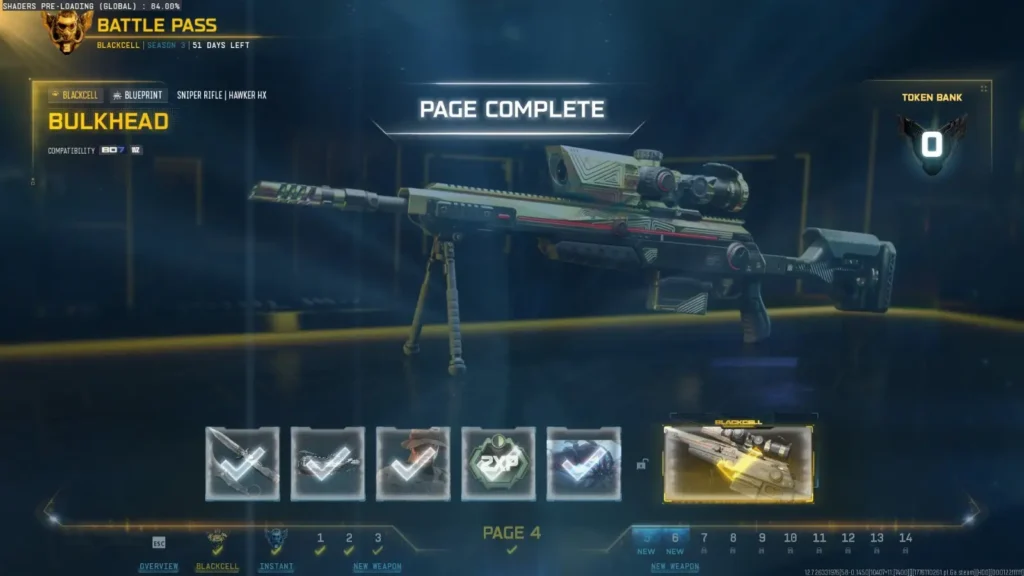Switch to battle pass page 9
This screenshot has width=1024, height=576.
click(x=762, y=542)
